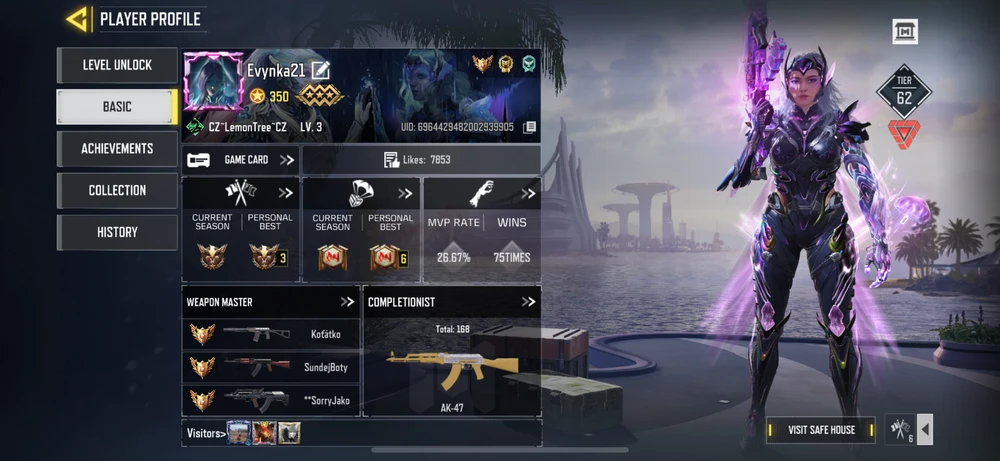Image resolution: width=1000 pixels, height=461 pixels.
Task: Open the AK-47 completionist weapon
Action: 452,367
